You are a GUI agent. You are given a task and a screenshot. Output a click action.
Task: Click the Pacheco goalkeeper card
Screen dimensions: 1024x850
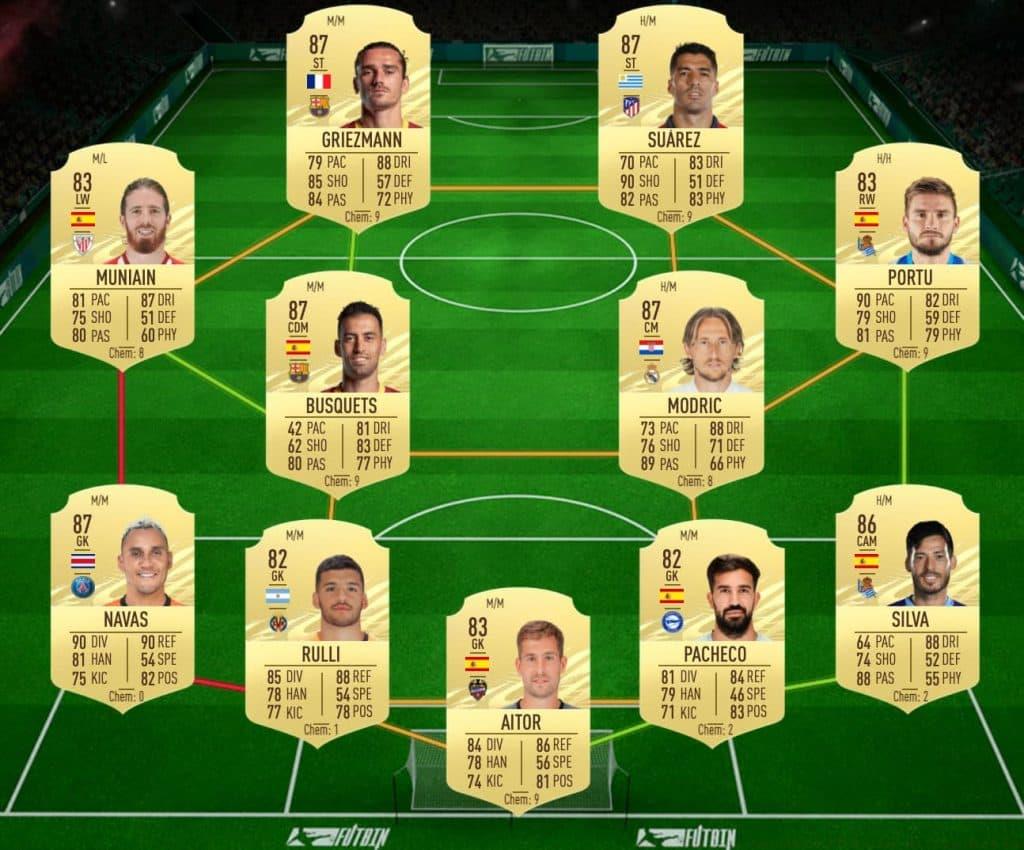[711, 632]
